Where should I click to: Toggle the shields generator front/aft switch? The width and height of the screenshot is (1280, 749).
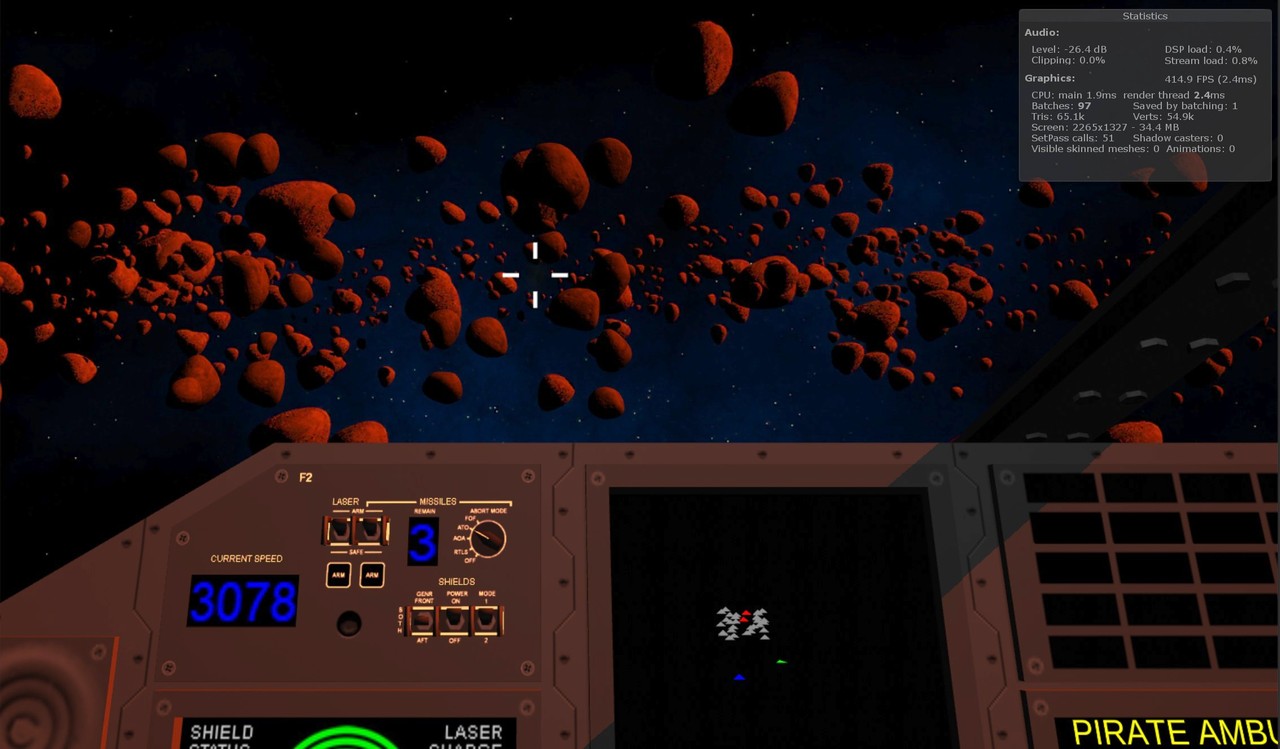click(424, 620)
